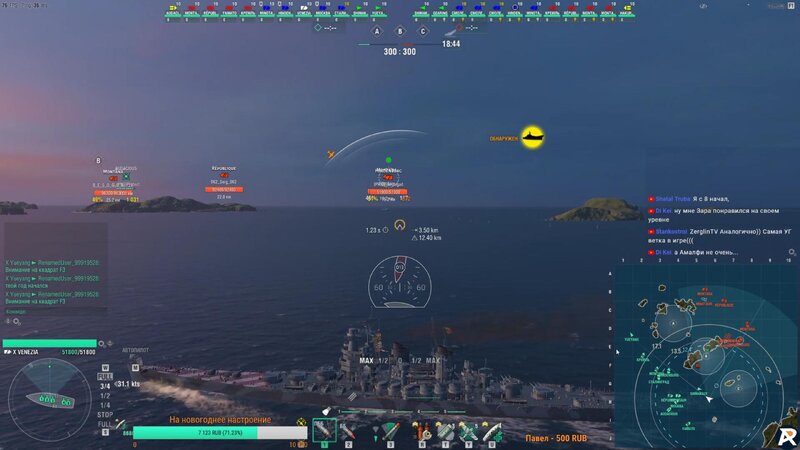Select the torpedo armament slot

click(389, 431)
